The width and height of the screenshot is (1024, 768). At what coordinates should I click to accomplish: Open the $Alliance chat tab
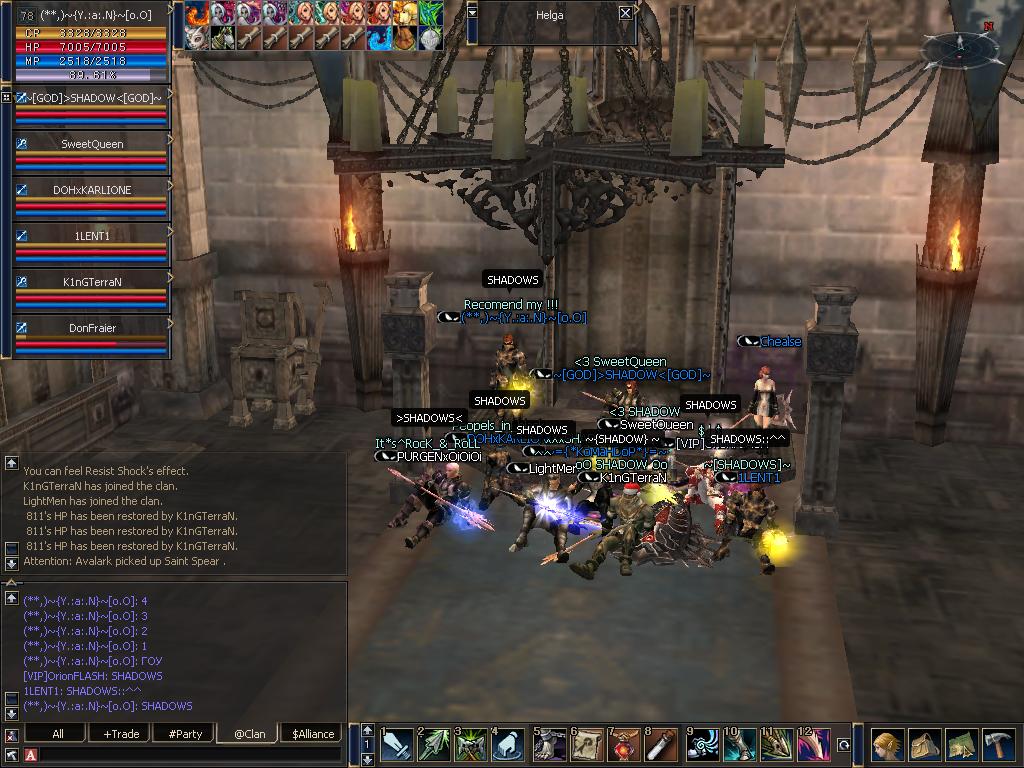[313, 733]
